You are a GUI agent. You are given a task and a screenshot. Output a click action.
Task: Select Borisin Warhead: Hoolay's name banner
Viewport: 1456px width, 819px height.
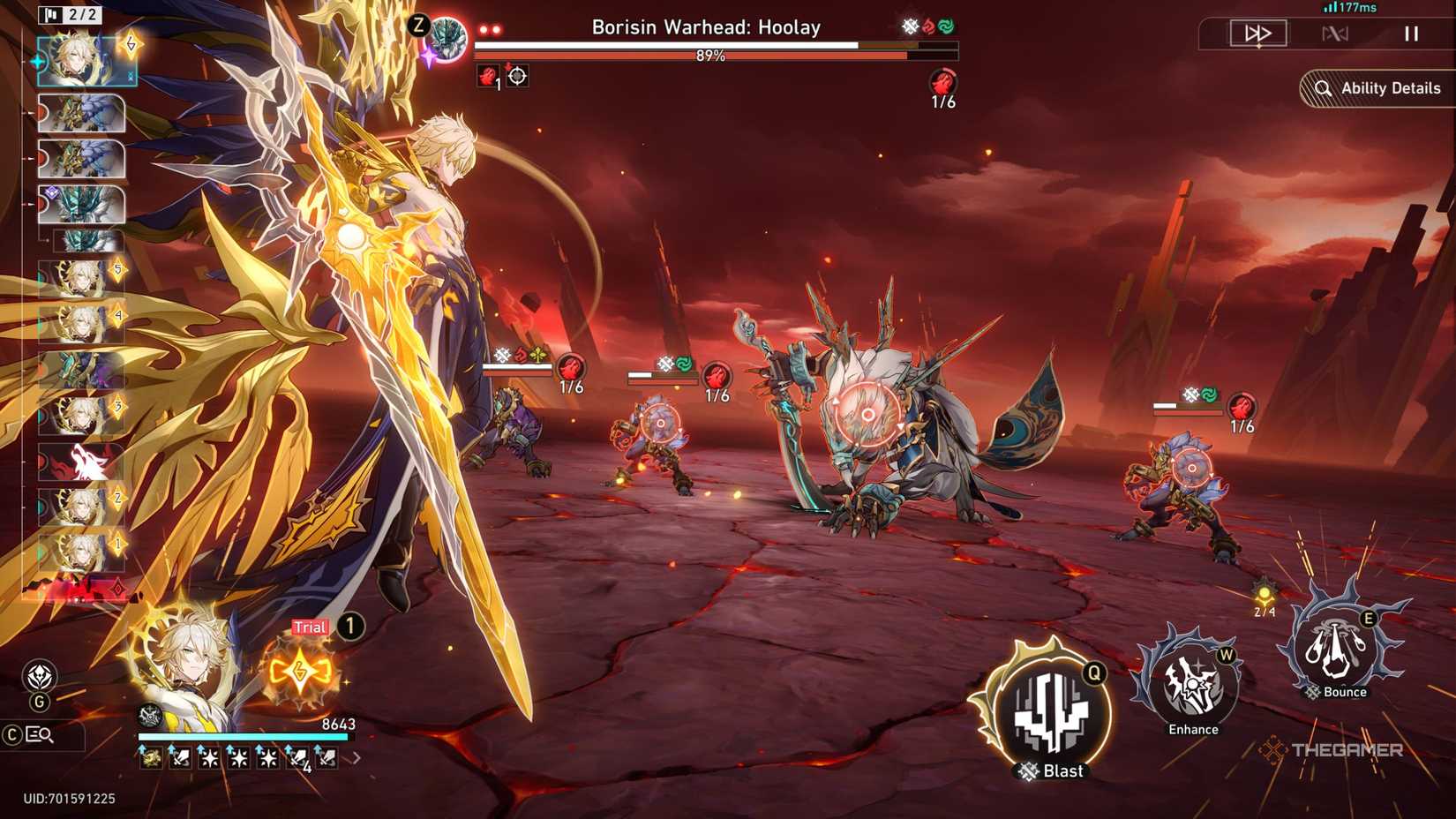coord(706,27)
